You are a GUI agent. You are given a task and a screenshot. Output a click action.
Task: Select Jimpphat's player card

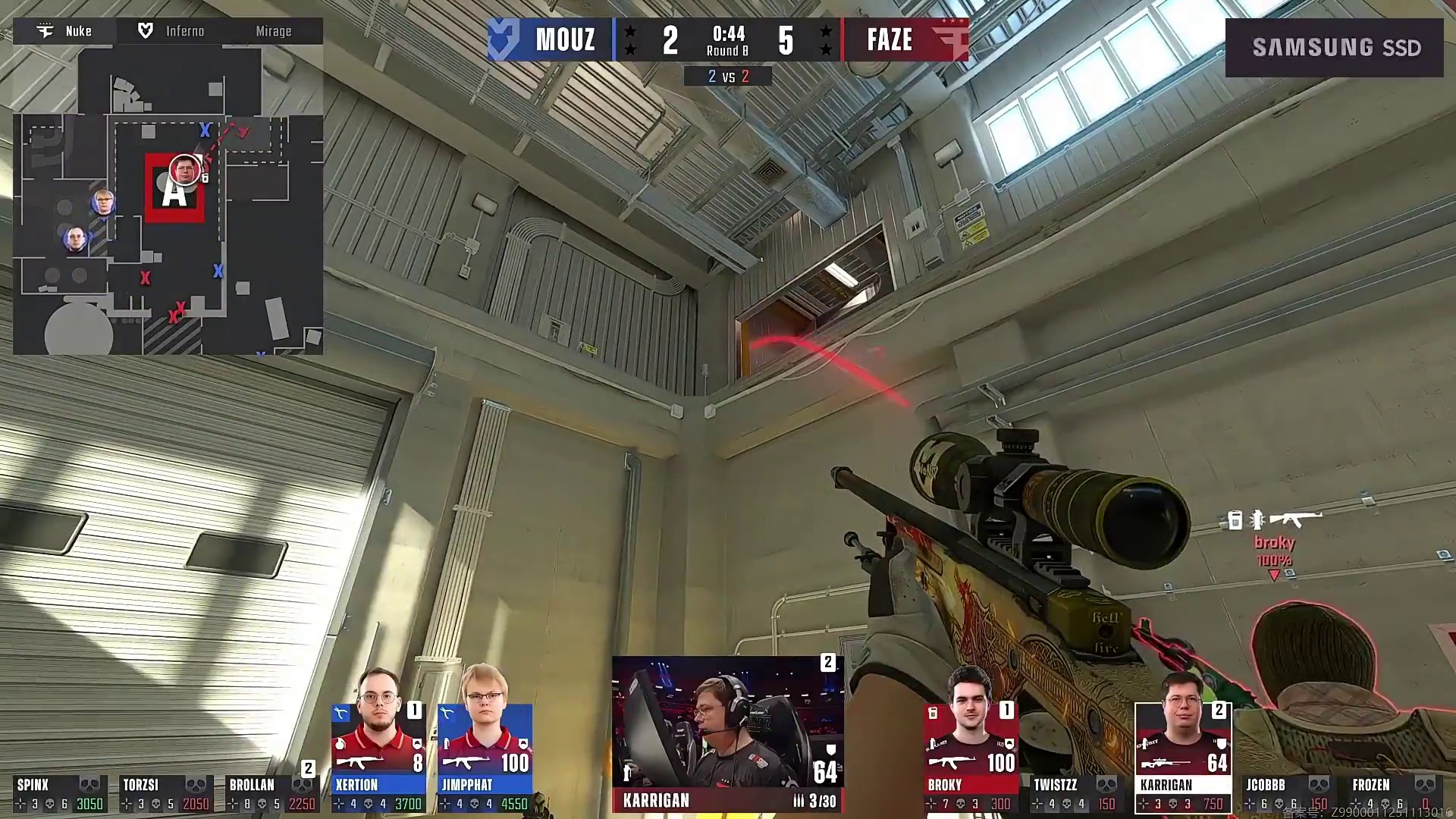[485, 758]
